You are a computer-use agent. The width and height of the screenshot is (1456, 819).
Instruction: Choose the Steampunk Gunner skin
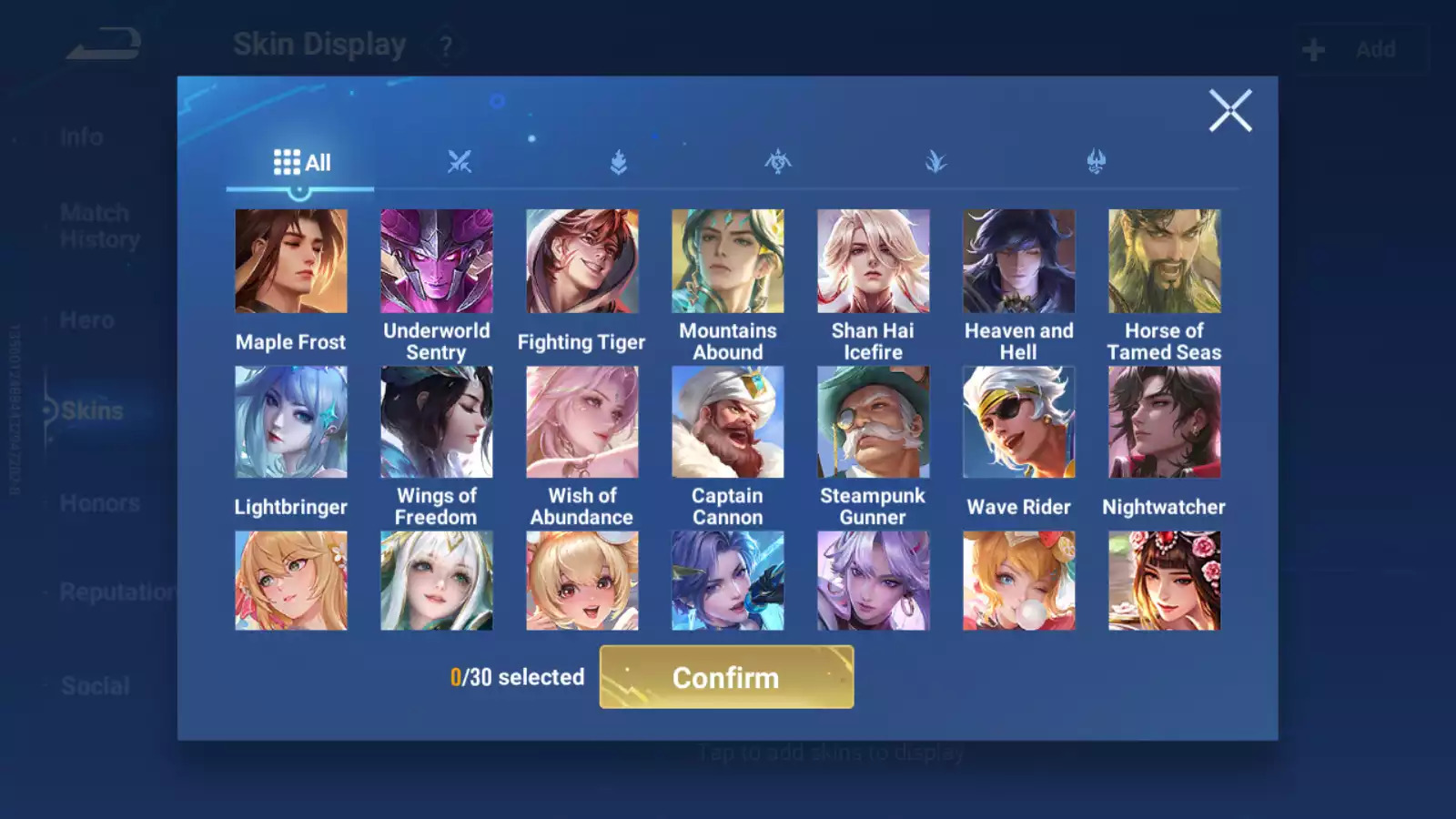[x=874, y=422]
